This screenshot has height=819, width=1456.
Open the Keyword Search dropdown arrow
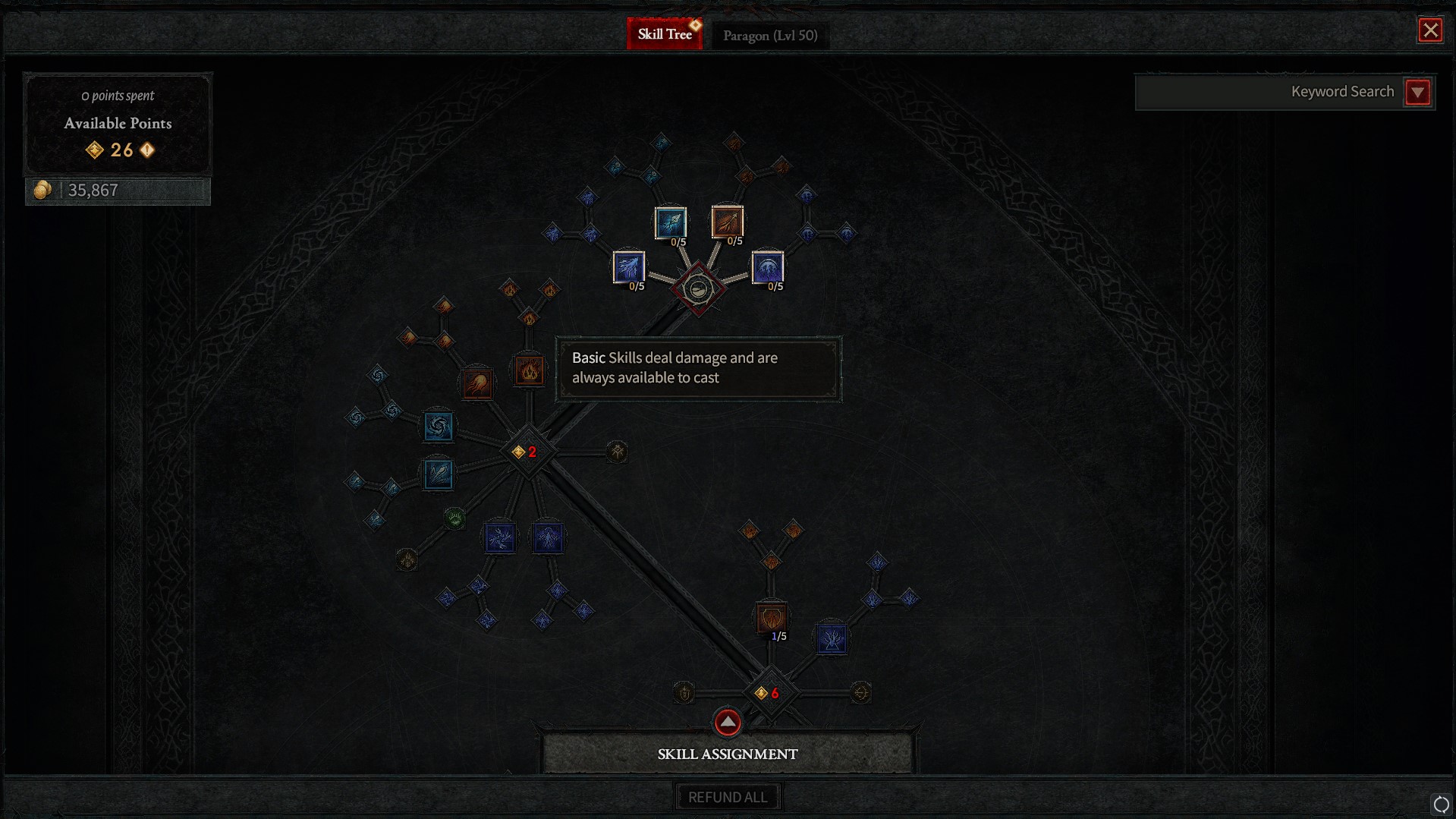(x=1417, y=92)
